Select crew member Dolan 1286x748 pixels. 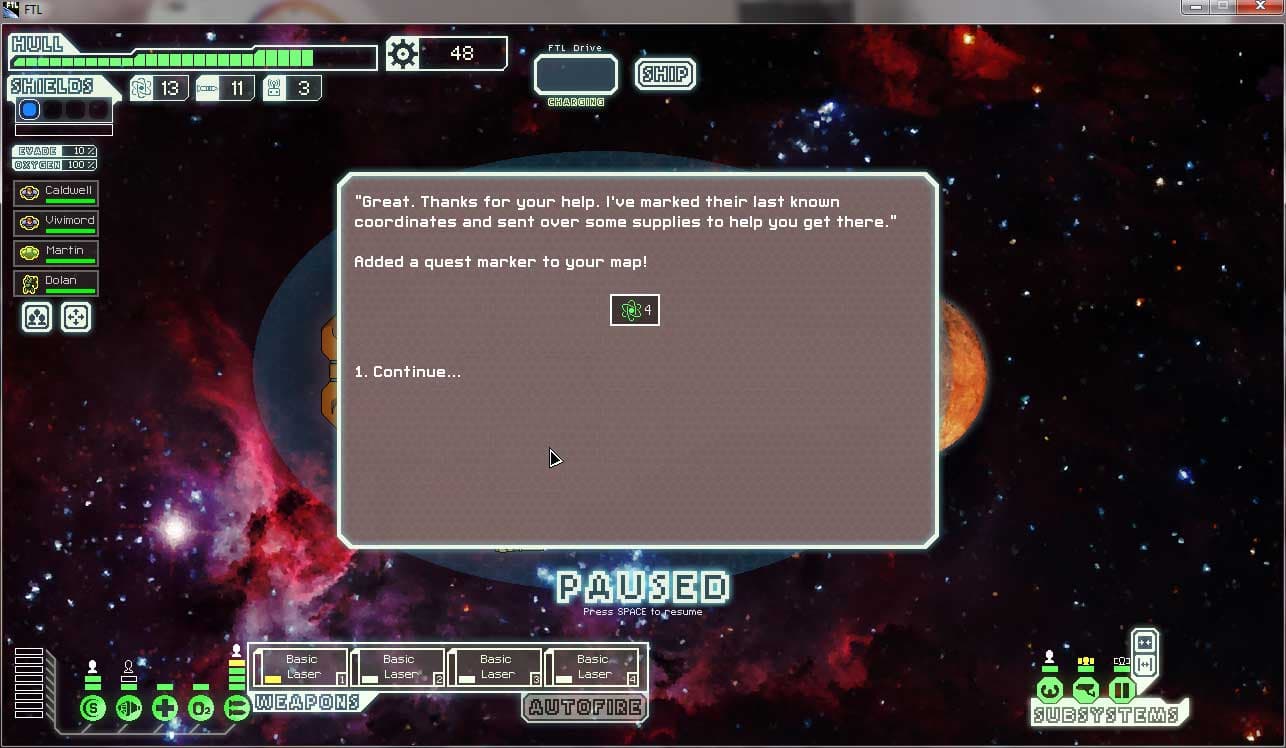coord(57,283)
